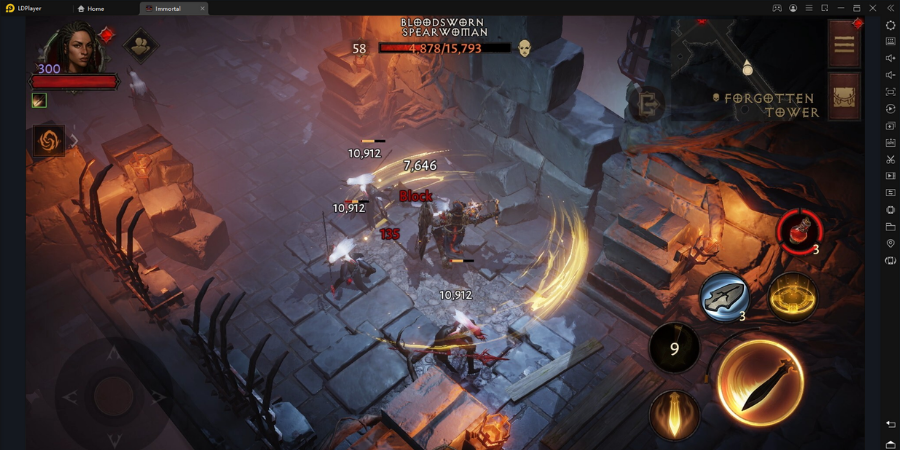This screenshot has height=450, width=900.
Task: Open the inventory bag button
Action: pyautogui.click(x=844, y=96)
